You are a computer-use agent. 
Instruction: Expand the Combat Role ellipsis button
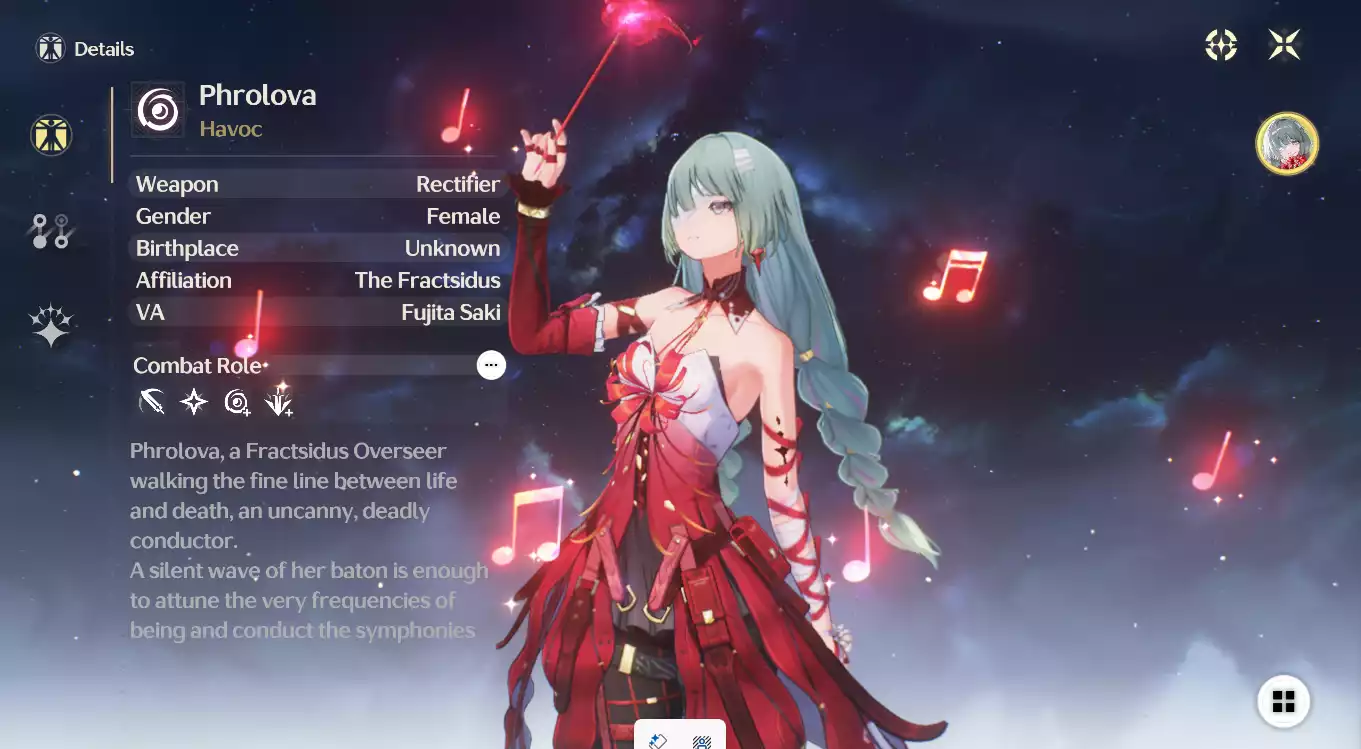(x=491, y=364)
